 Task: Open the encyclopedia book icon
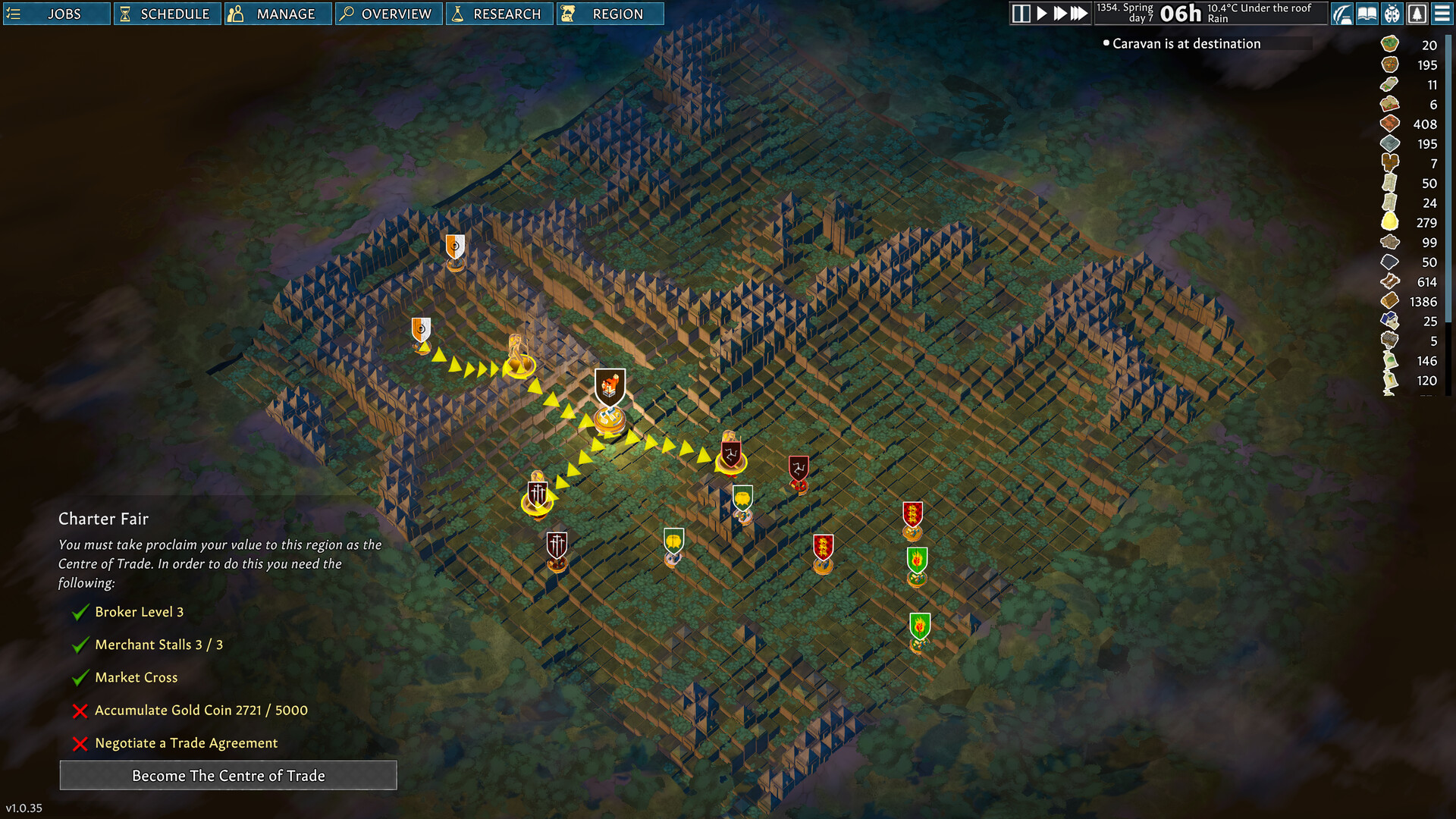[1367, 14]
